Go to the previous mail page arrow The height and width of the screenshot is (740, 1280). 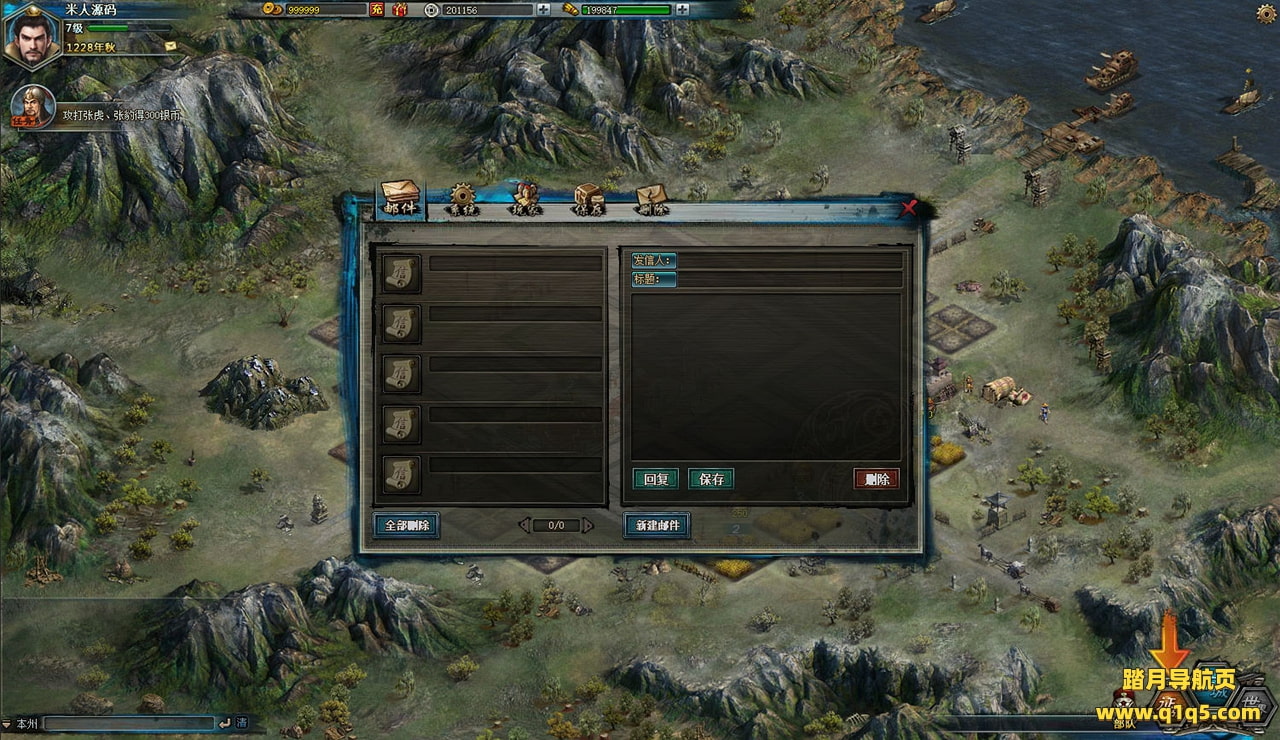tap(524, 525)
